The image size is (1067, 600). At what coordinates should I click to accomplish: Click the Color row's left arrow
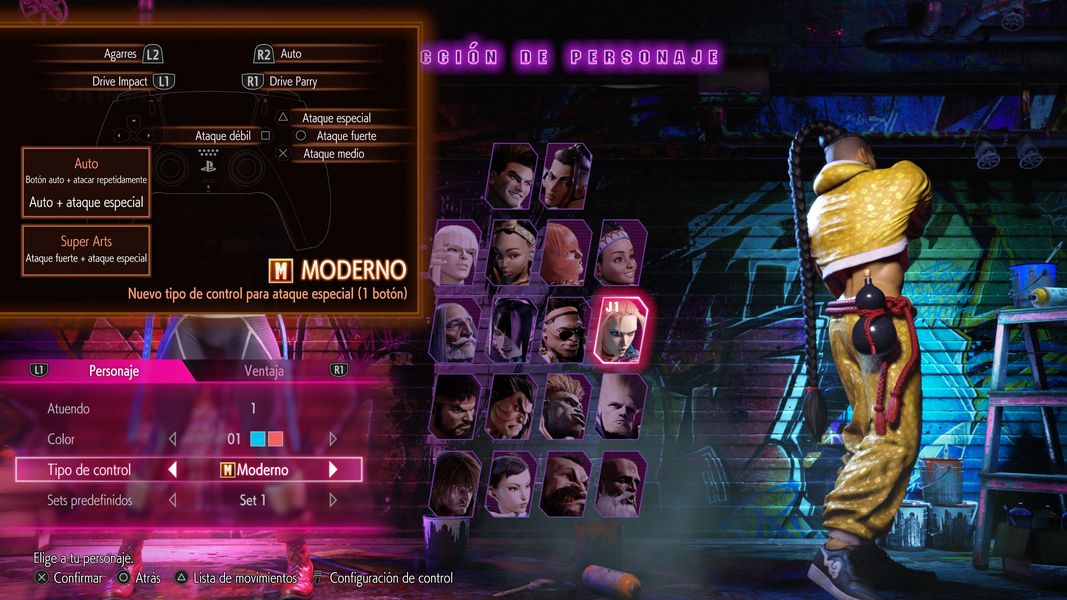click(172, 439)
